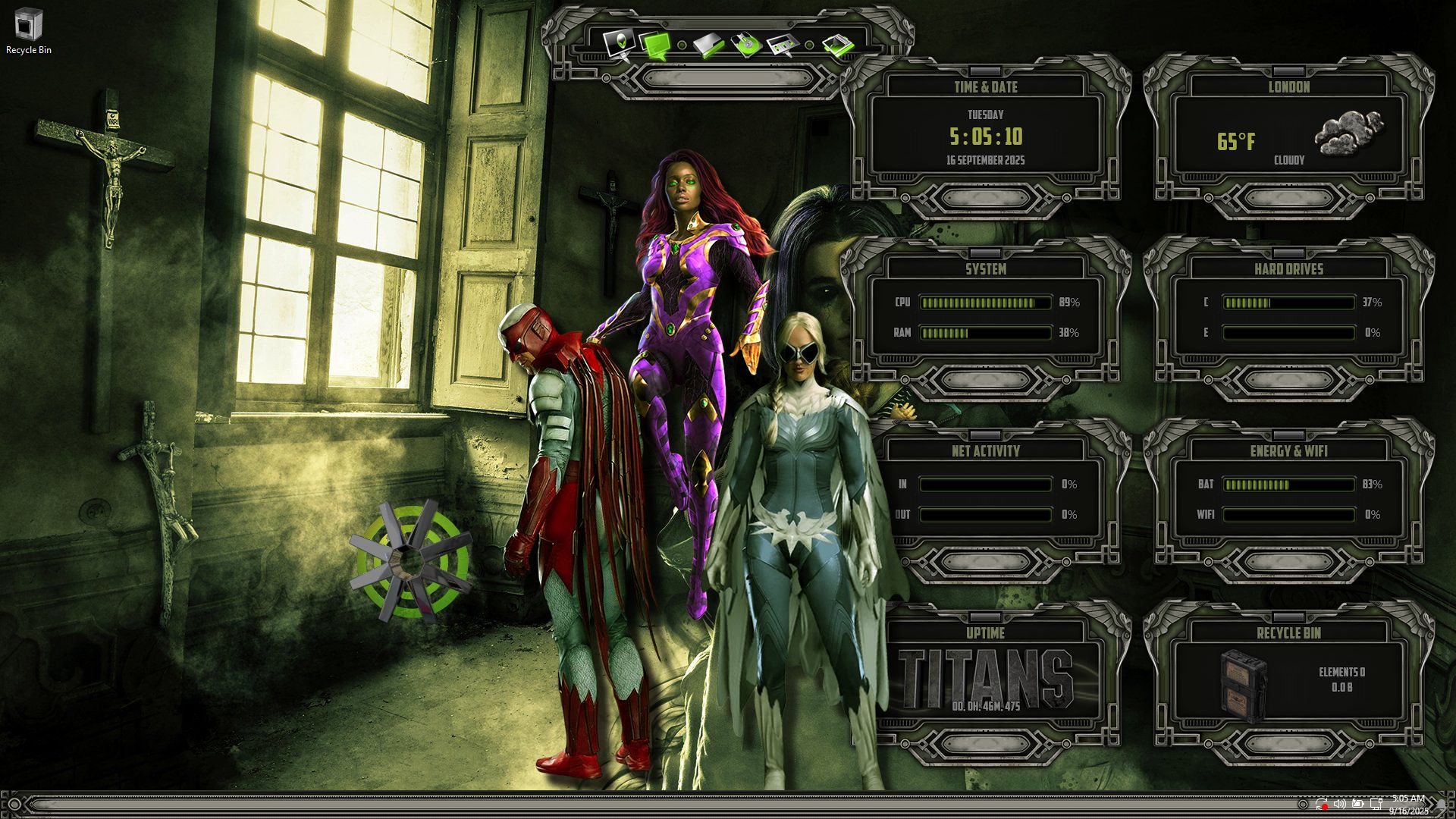The width and height of the screenshot is (1456, 819).
Task: Click the mouse and disc dock icon
Action: (x=746, y=45)
